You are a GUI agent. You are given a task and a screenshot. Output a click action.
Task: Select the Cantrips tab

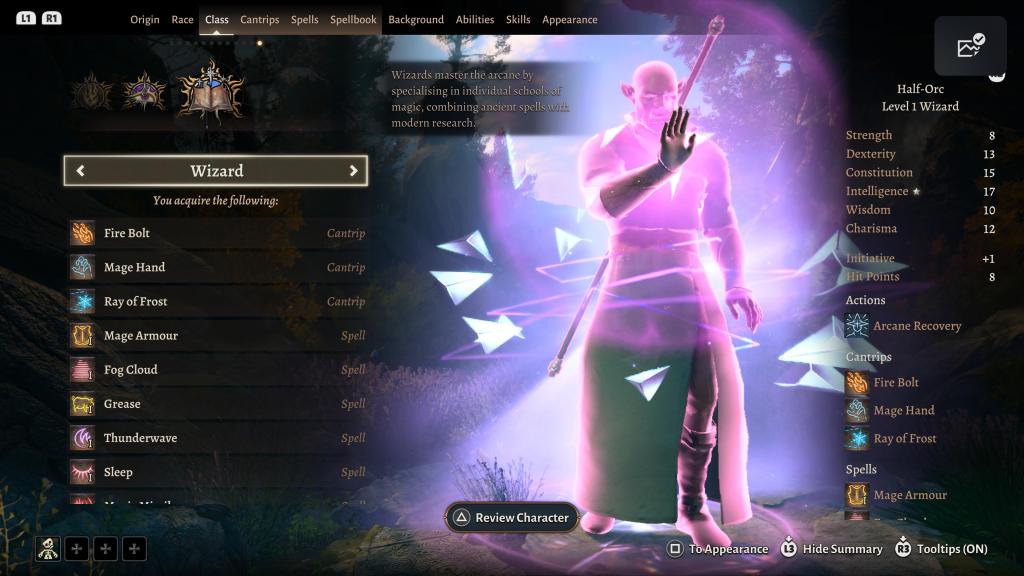260,20
